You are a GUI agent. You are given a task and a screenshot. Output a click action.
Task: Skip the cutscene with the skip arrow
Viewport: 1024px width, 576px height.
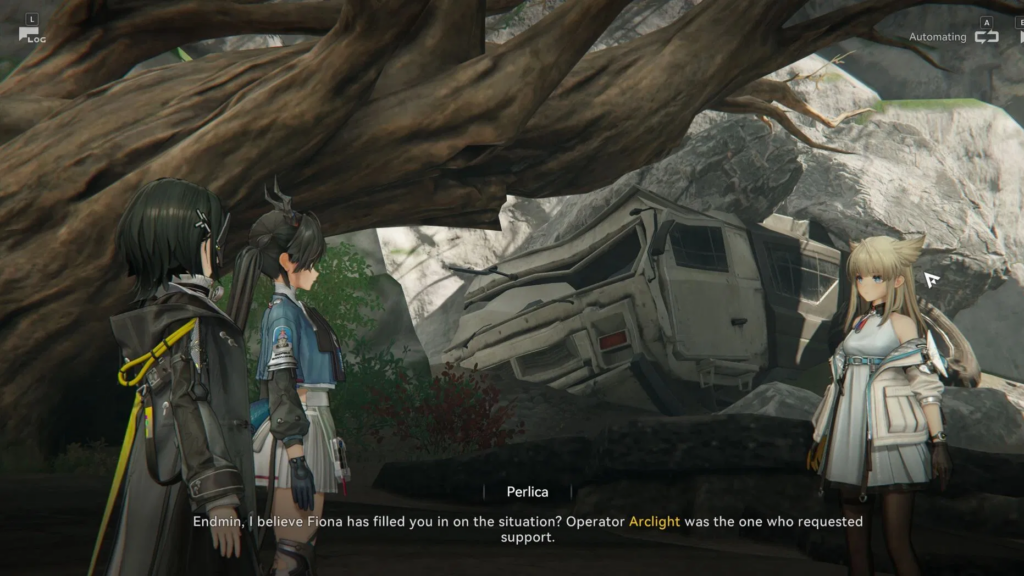1018,37
